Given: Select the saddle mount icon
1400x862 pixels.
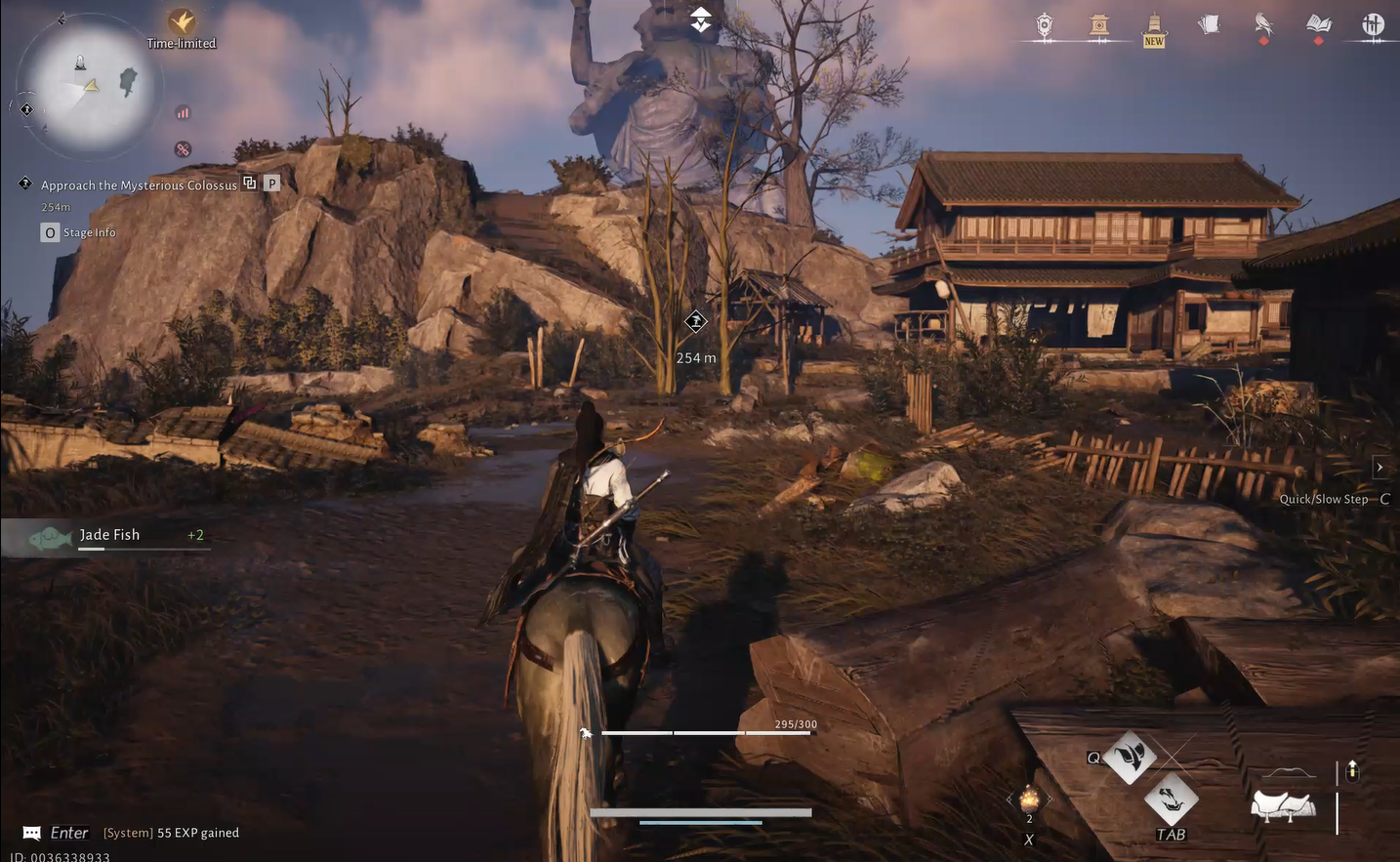Looking at the screenshot, I should (1283, 805).
